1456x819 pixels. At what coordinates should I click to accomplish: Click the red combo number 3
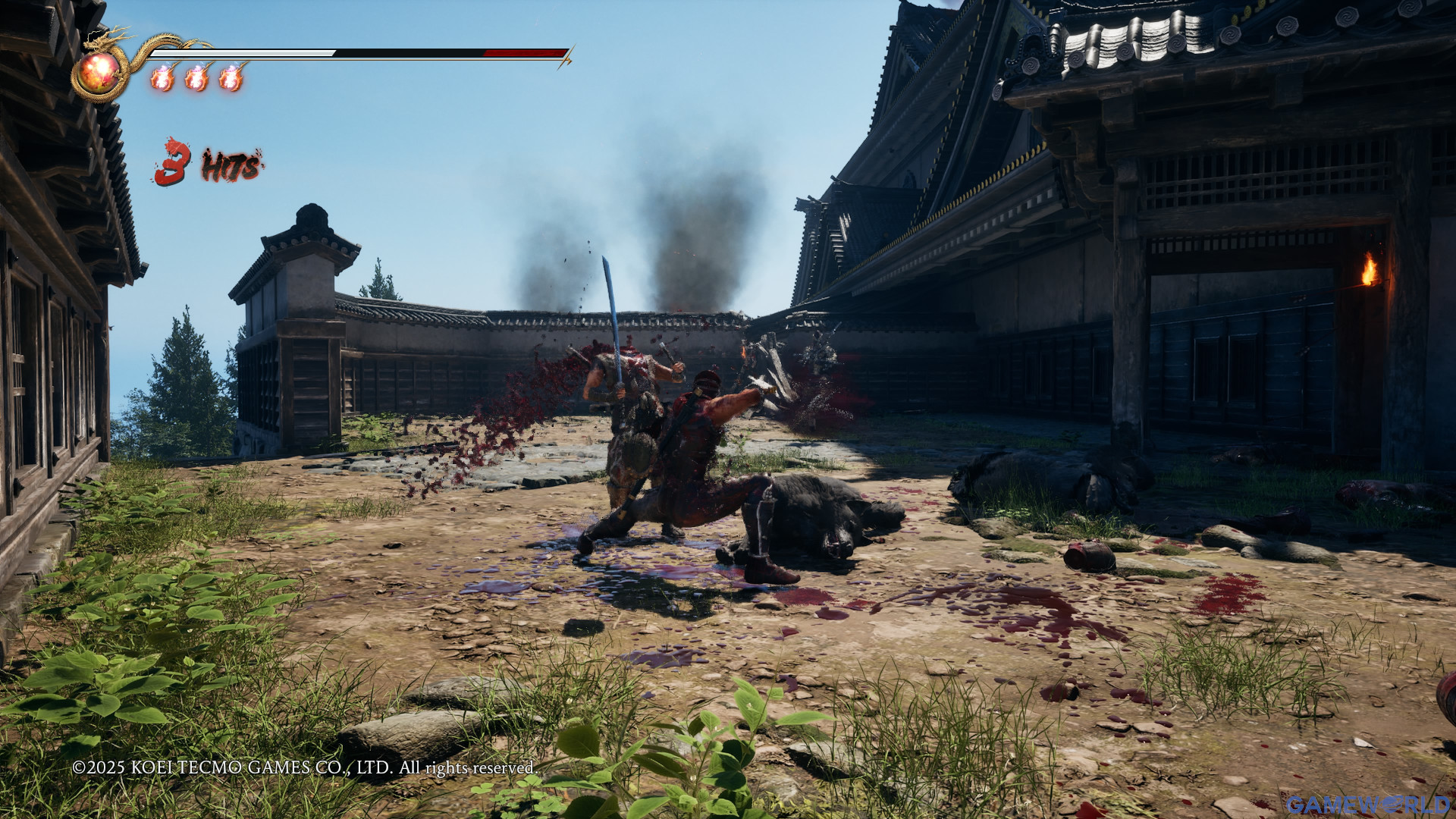click(173, 161)
